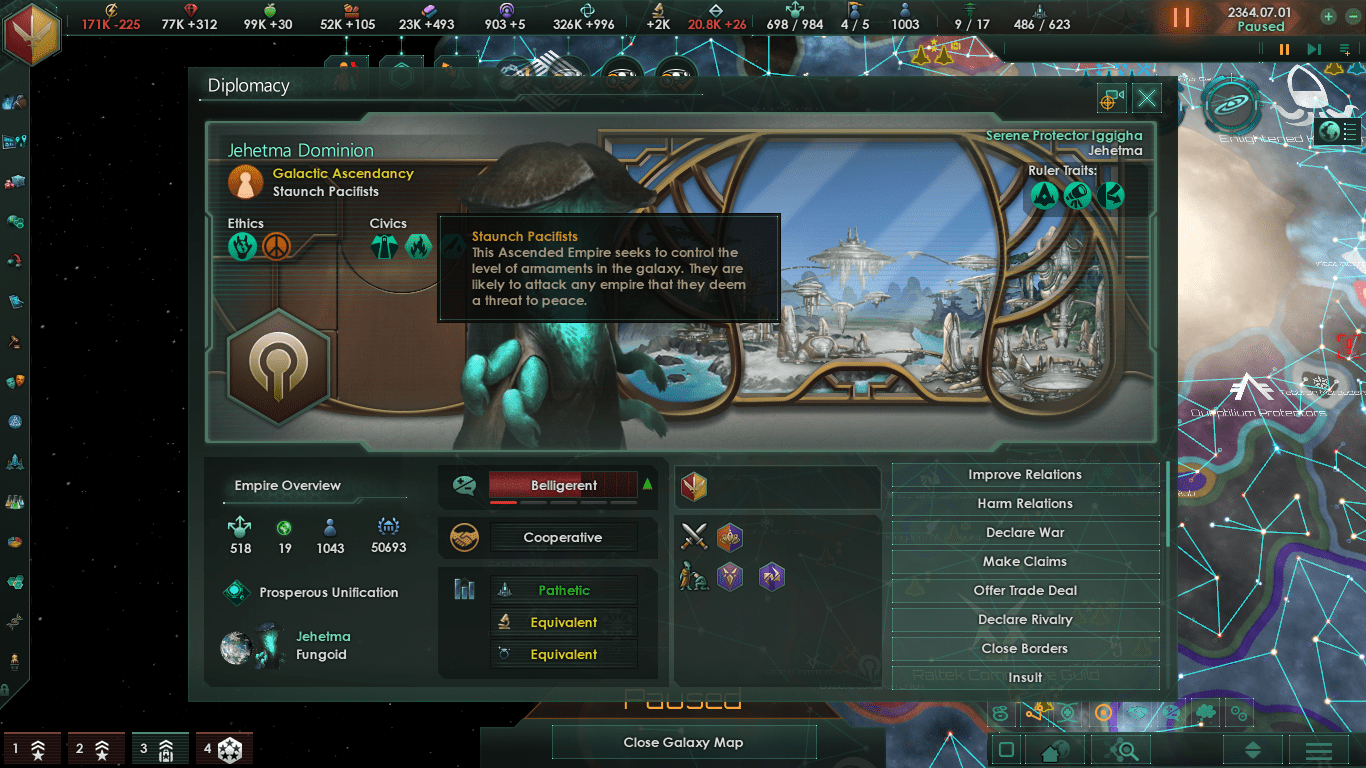1366x768 pixels.
Task: Send an Insult to Jehetma
Action: (1025, 677)
